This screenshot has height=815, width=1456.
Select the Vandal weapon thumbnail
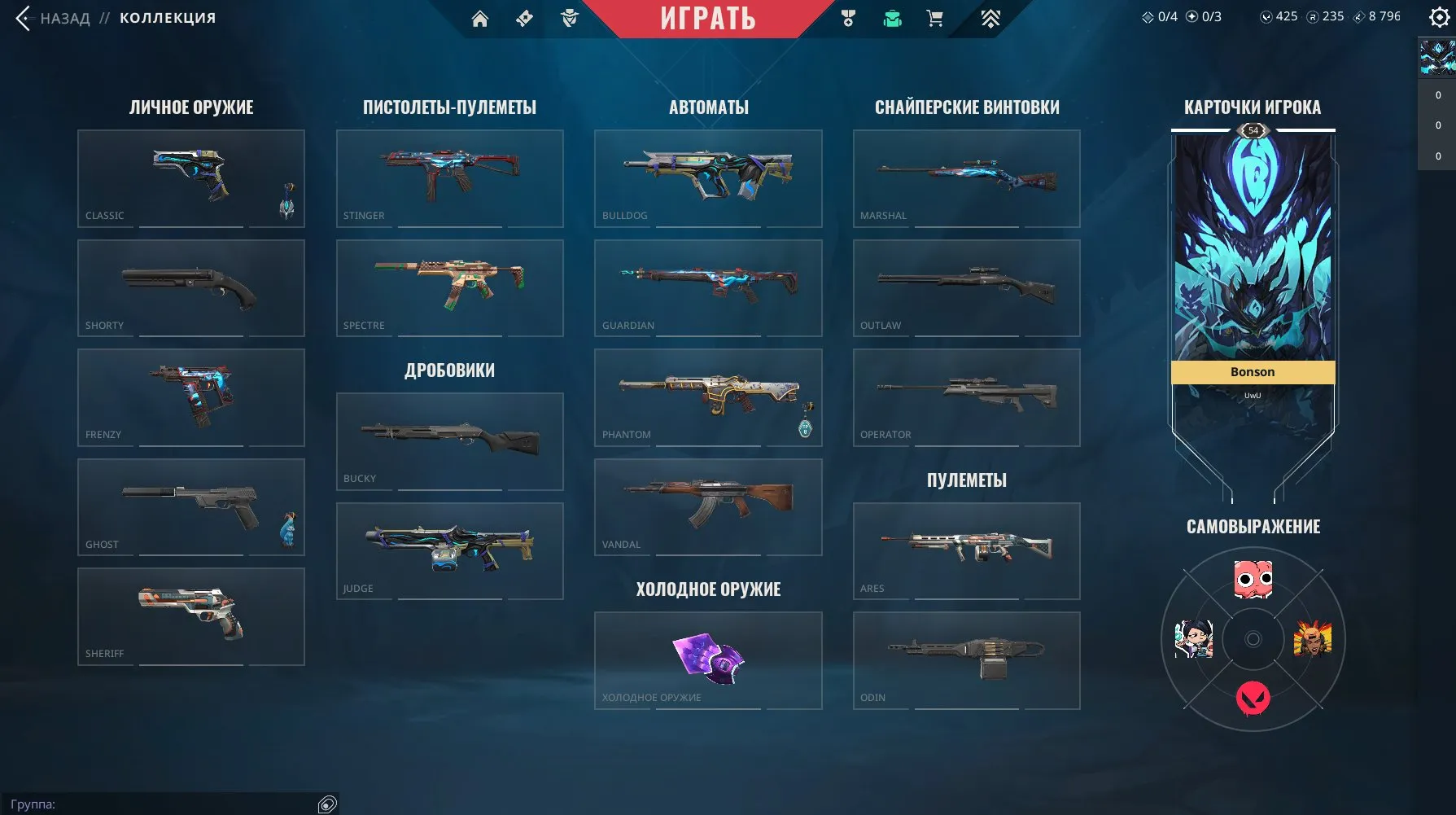coord(707,506)
